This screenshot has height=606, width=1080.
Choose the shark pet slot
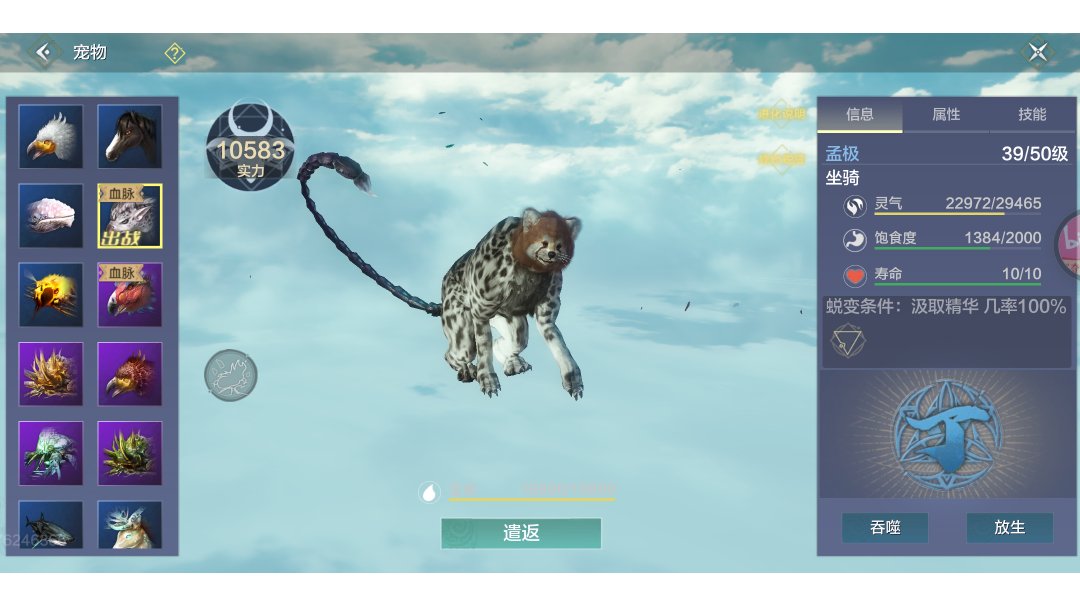pyautogui.click(x=50, y=526)
